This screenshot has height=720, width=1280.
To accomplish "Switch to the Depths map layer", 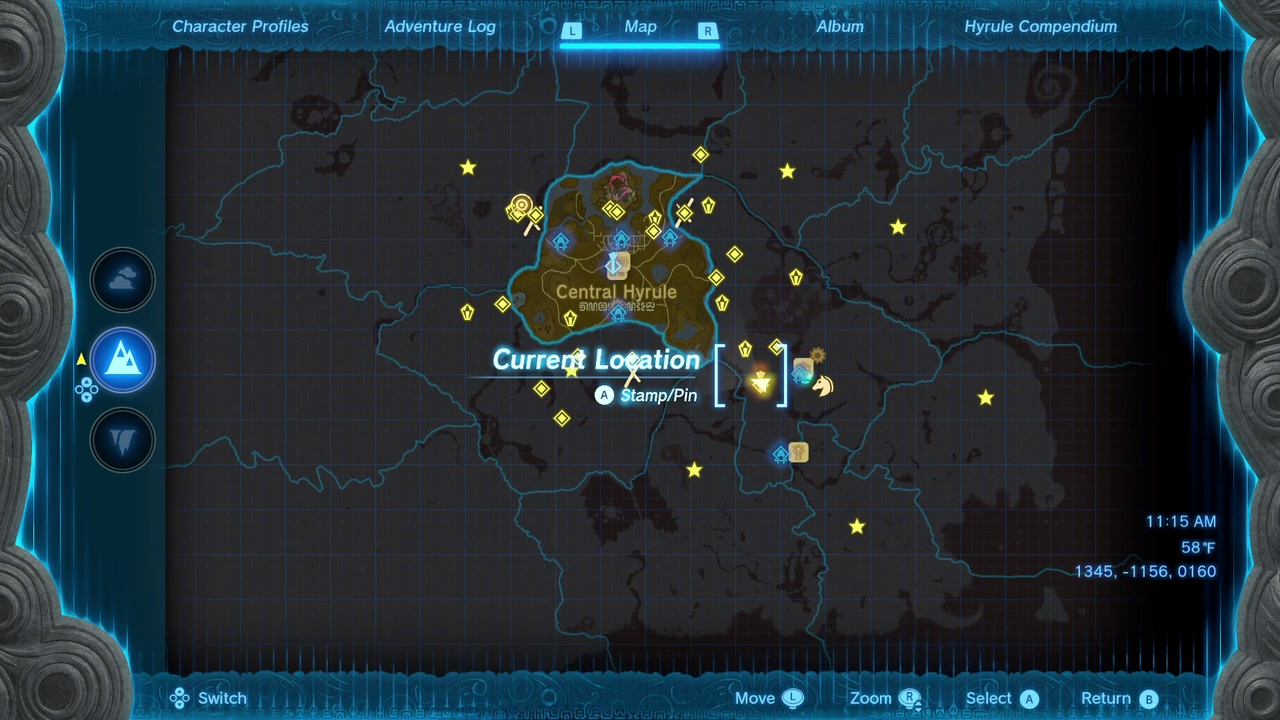I will [x=123, y=439].
